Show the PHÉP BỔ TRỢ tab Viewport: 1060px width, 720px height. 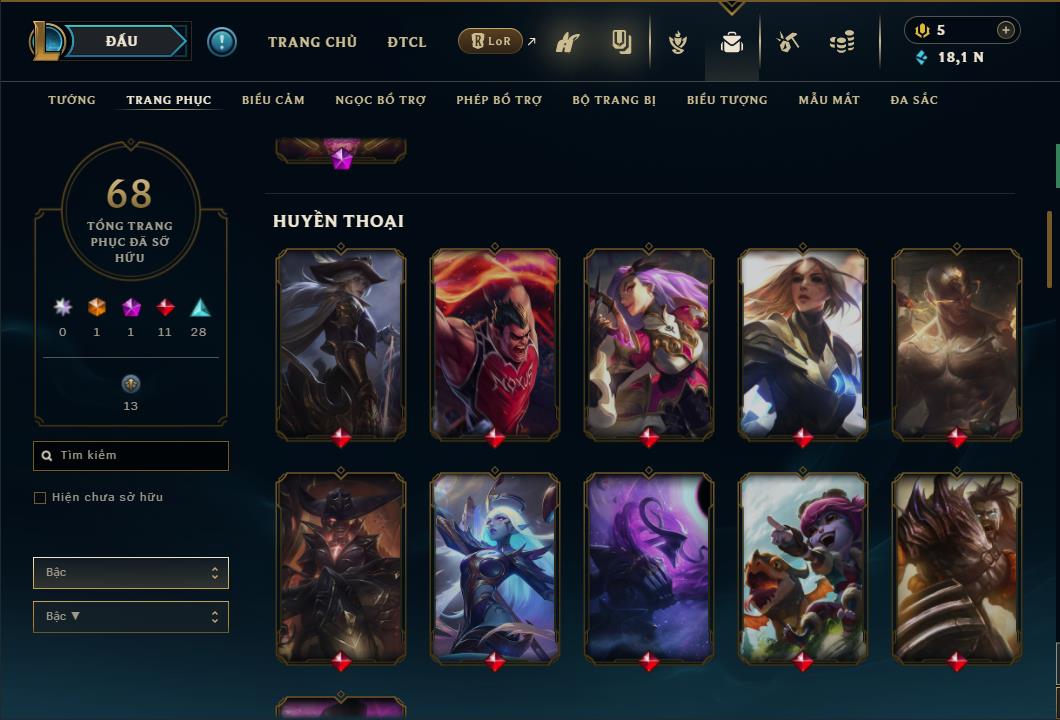click(x=499, y=100)
